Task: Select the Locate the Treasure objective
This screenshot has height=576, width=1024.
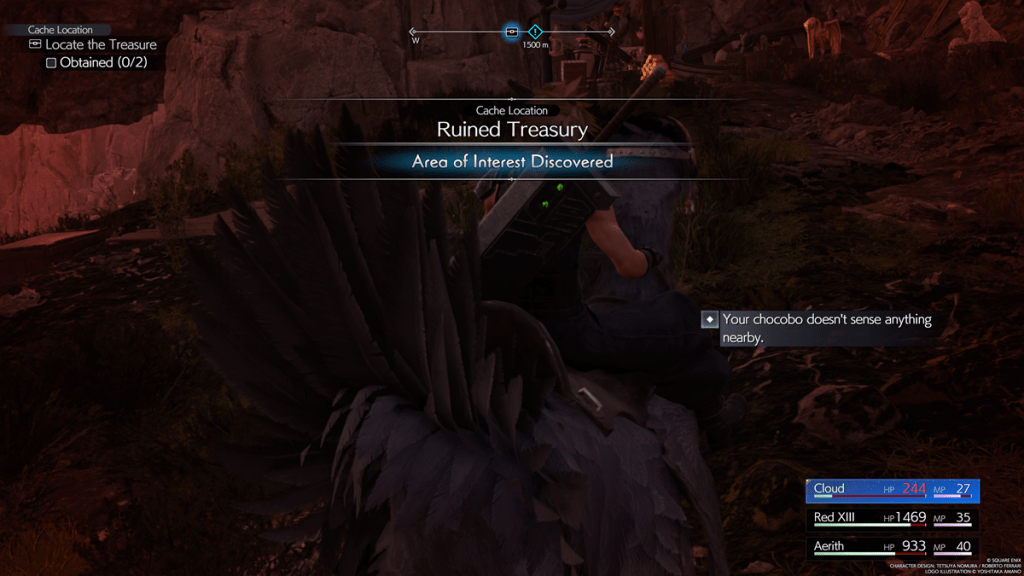Action: click(x=100, y=45)
